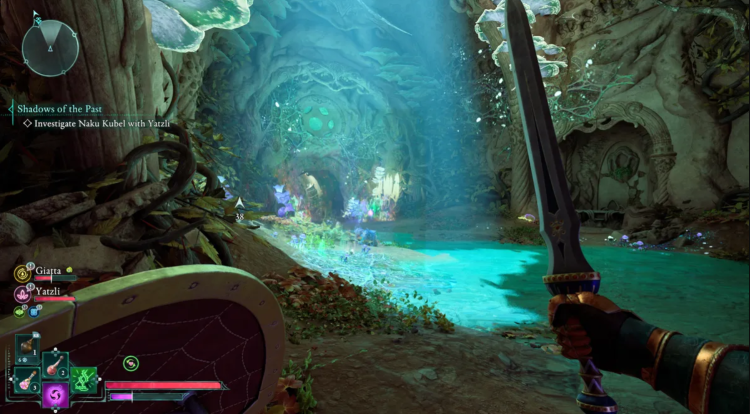The width and height of the screenshot is (750, 414).
Task: Use the brown flask in slot 1
Action: [x=28, y=344]
